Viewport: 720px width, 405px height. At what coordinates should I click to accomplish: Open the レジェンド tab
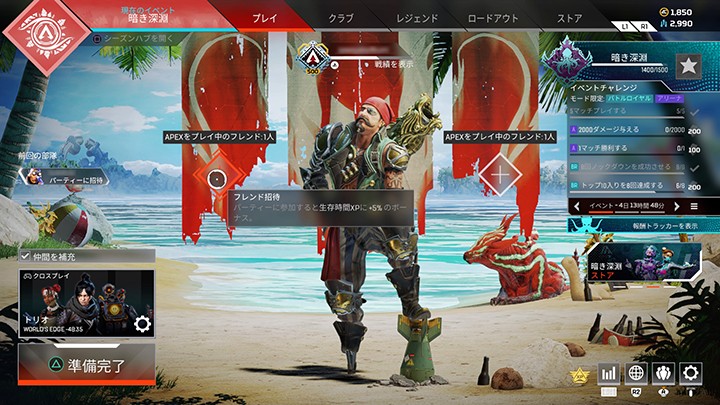pos(416,18)
